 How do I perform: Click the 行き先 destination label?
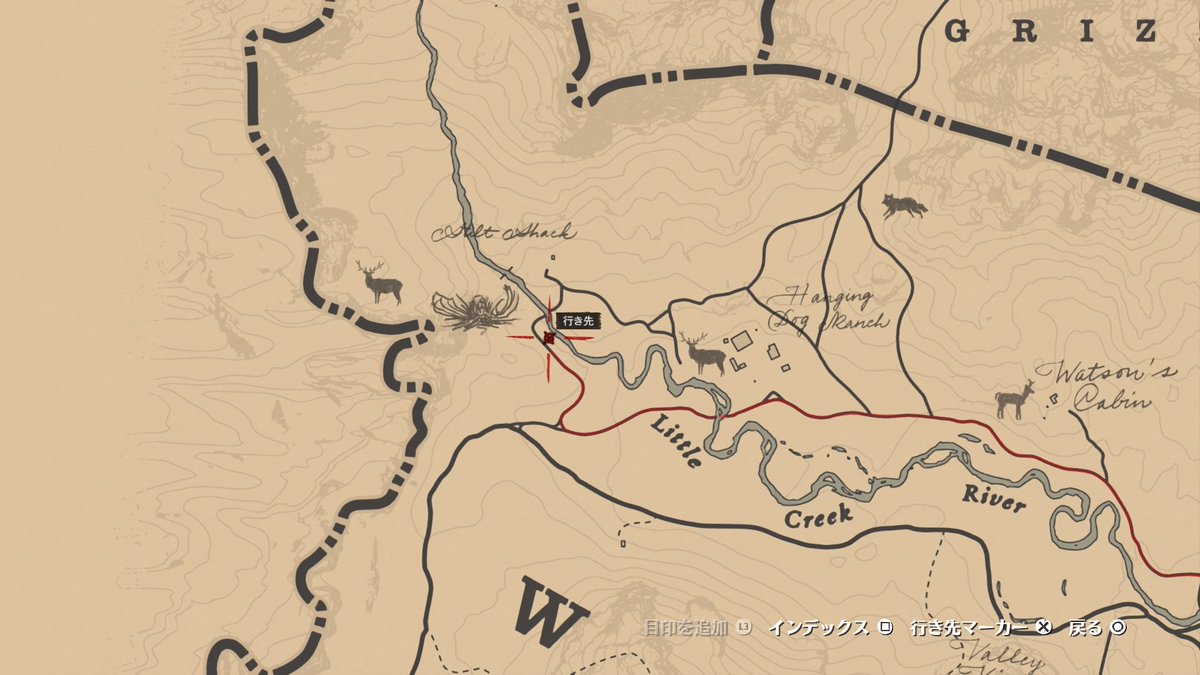(x=578, y=321)
